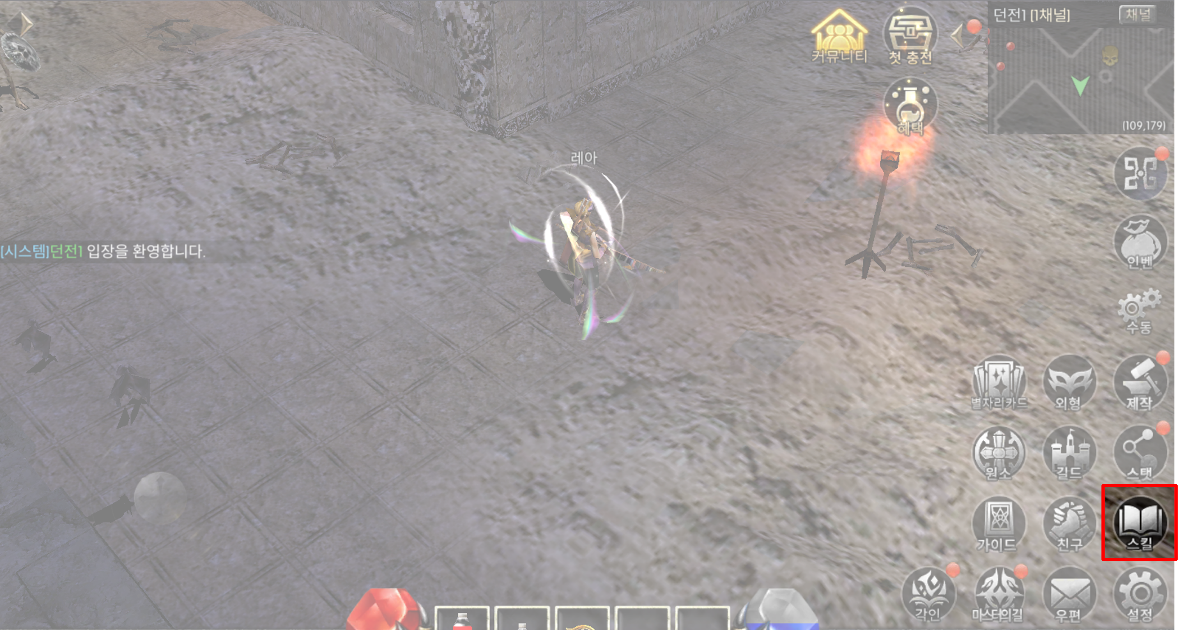Toggle the 수동 (Manual) combat mode
This screenshot has width=1178, height=630.
click(x=1140, y=310)
